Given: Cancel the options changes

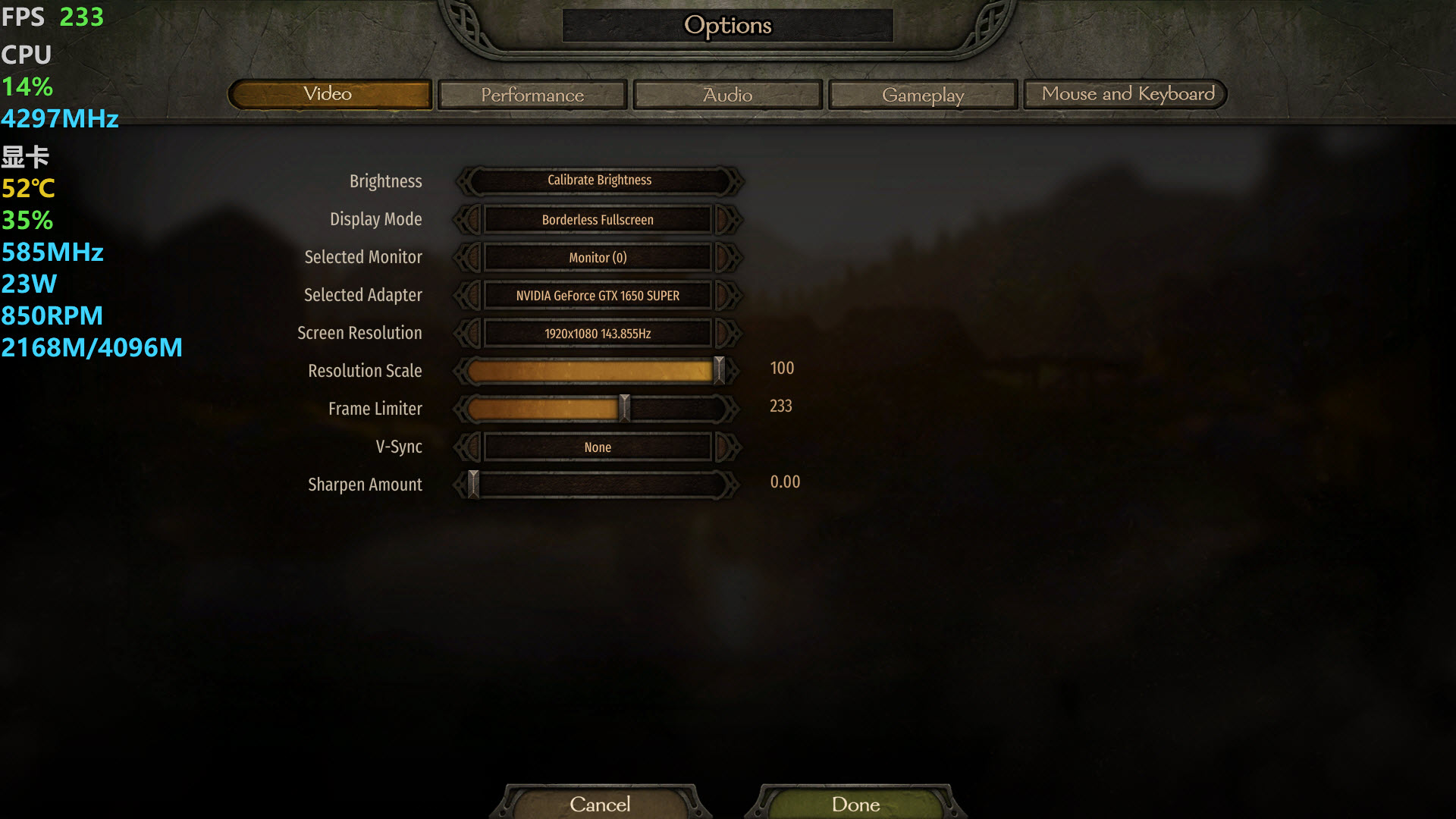Looking at the screenshot, I should tap(599, 804).
